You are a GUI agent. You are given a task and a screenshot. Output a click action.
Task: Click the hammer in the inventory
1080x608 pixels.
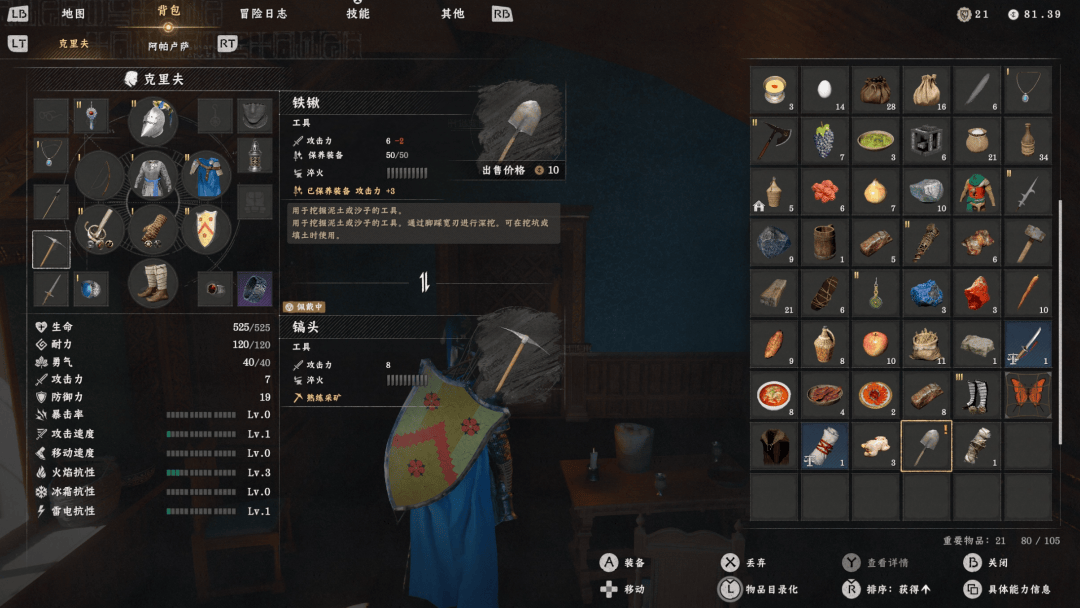click(1028, 242)
